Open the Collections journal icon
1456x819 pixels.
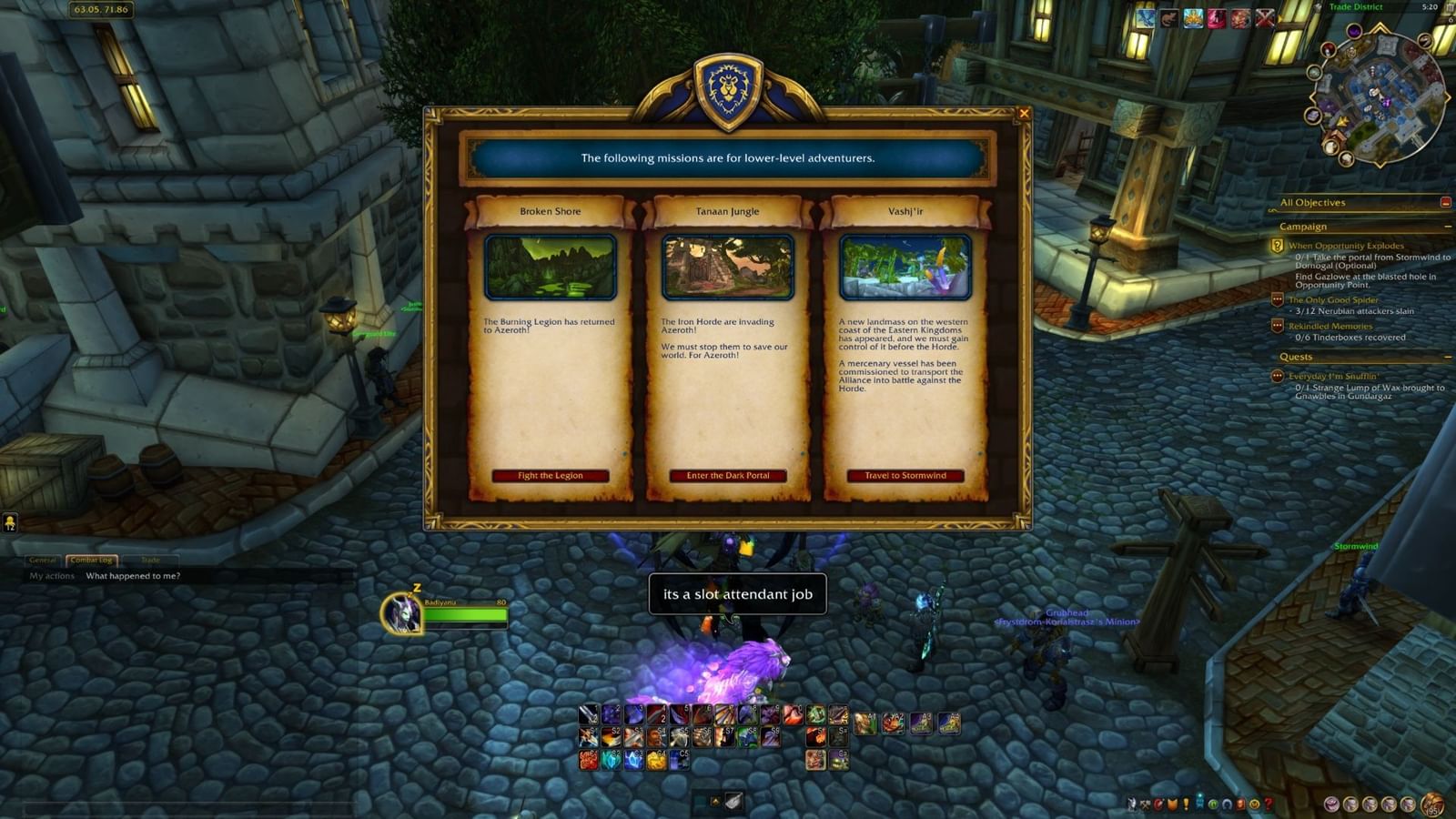tap(1226, 804)
